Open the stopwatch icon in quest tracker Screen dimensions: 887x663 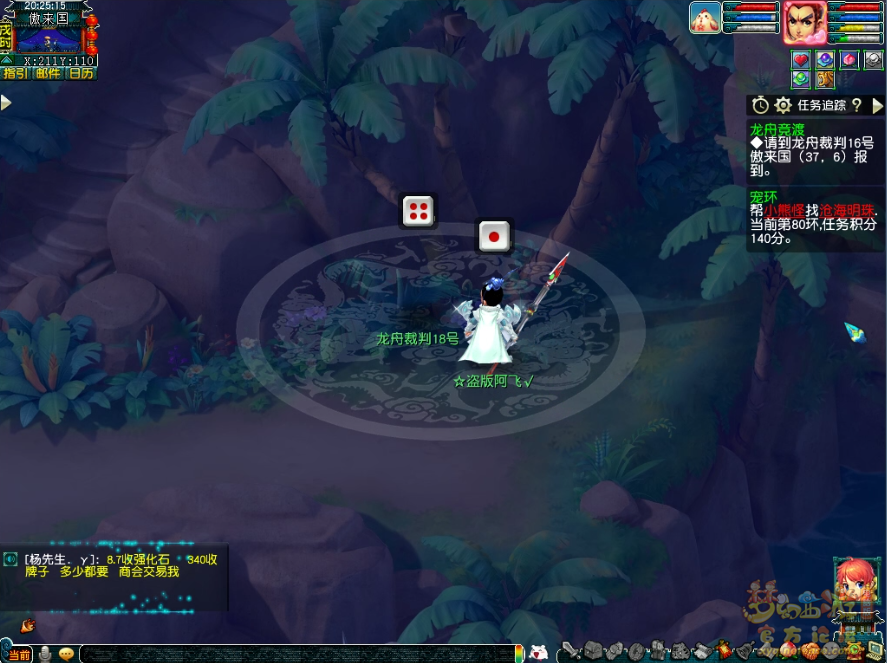point(760,105)
